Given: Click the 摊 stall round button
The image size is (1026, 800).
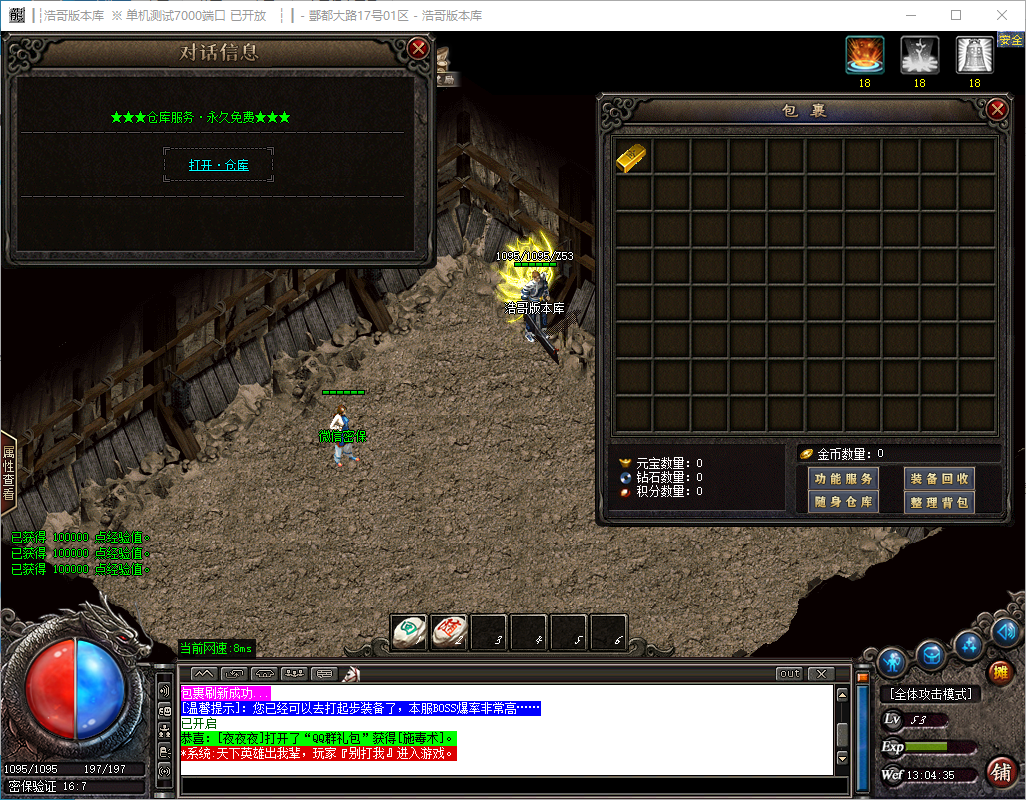Looking at the screenshot, I should pos(1000,672).
